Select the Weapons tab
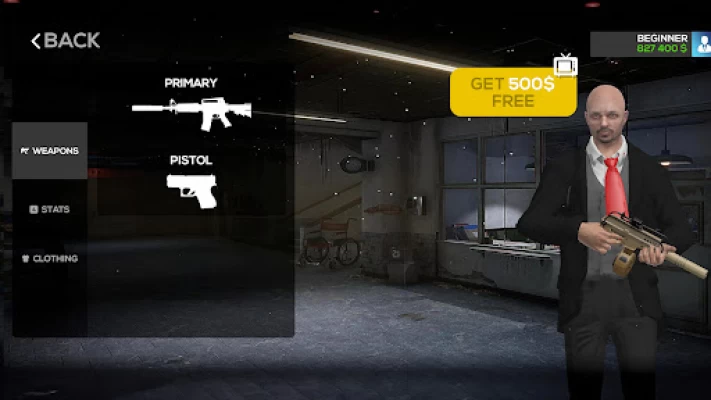Screen dimensions: 711x400 [x=50, y=151]
